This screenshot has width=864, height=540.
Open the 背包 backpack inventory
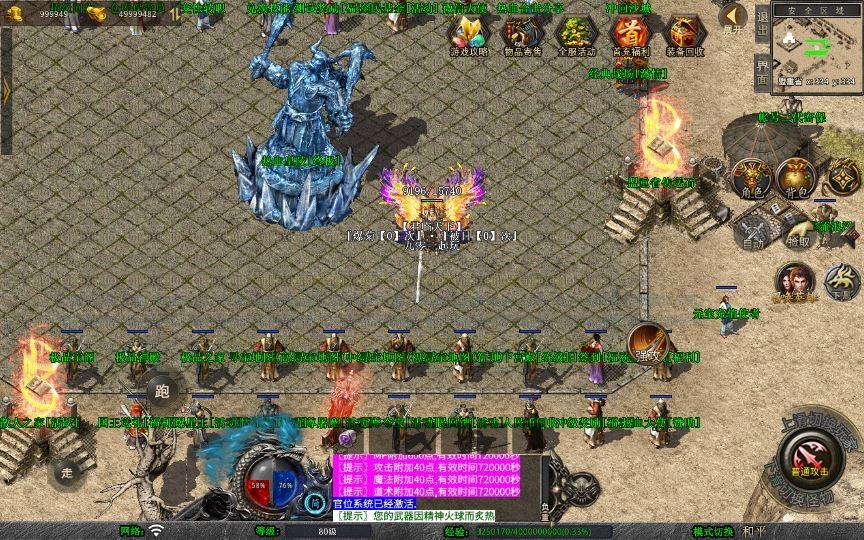pyautogui.click(x=796, y=178)
